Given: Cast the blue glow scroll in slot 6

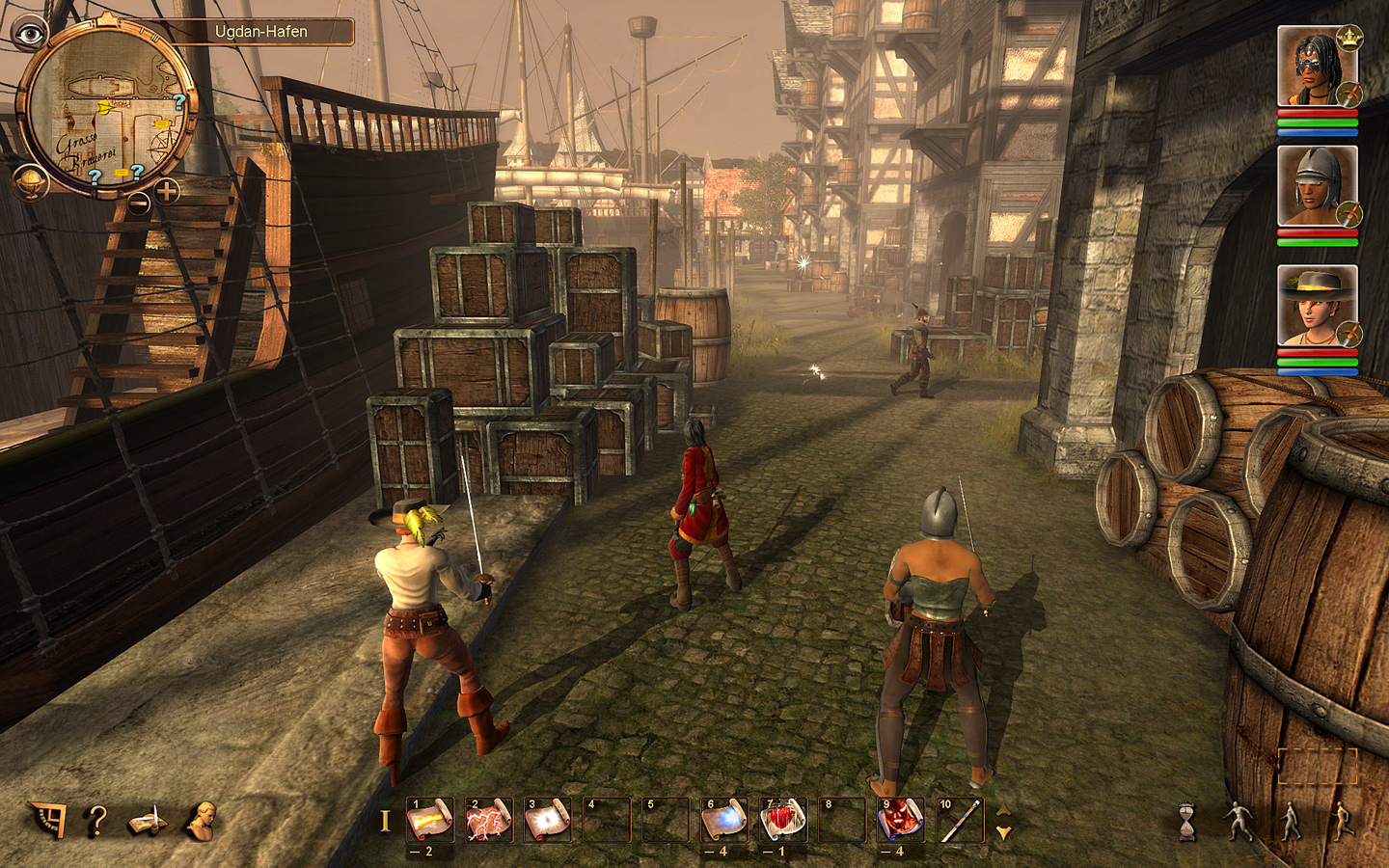Looking at the screenshot, I should click(x=723, y=821).
